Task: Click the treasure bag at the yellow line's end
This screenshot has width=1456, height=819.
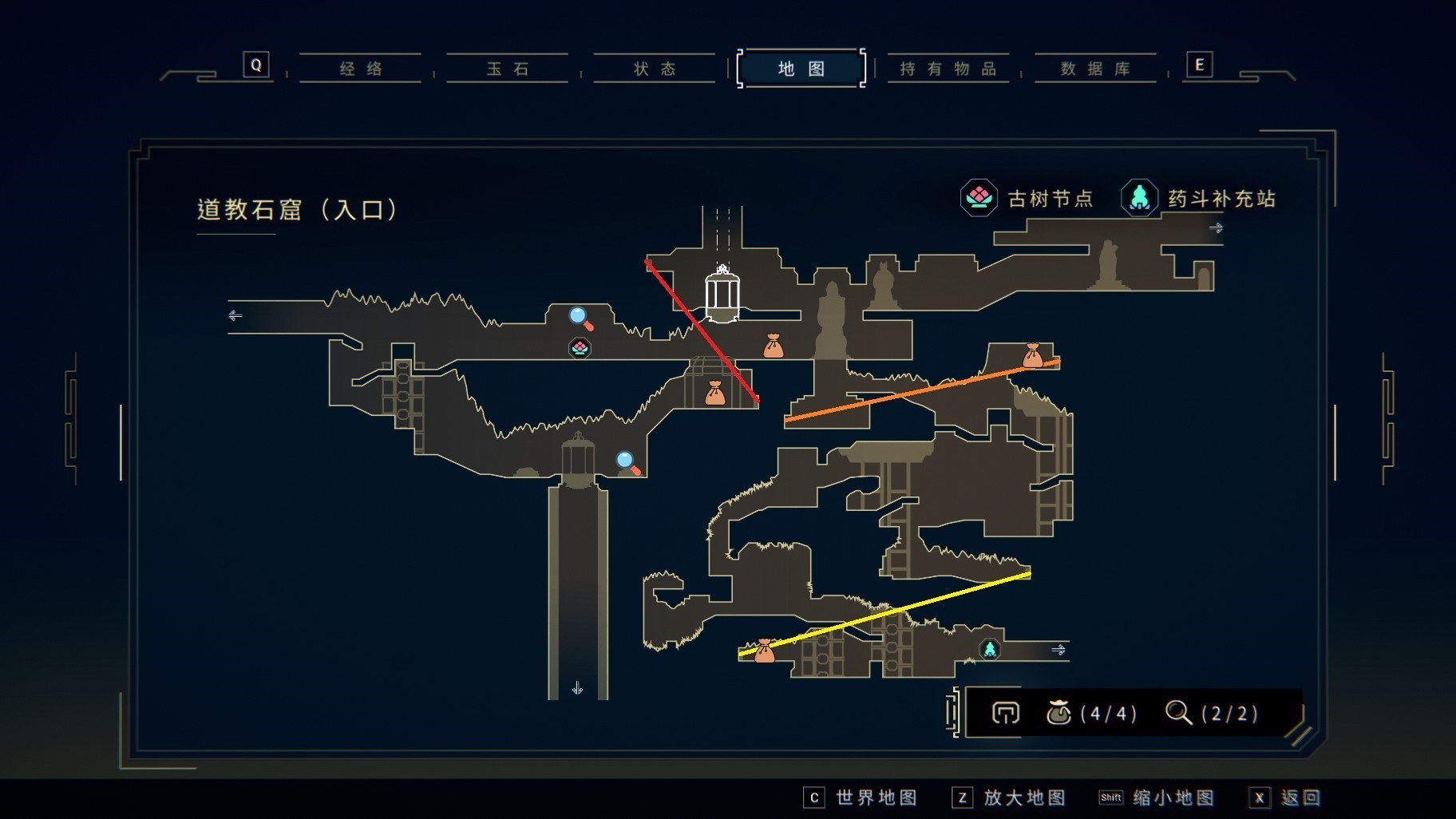Action: click(764, 651)
